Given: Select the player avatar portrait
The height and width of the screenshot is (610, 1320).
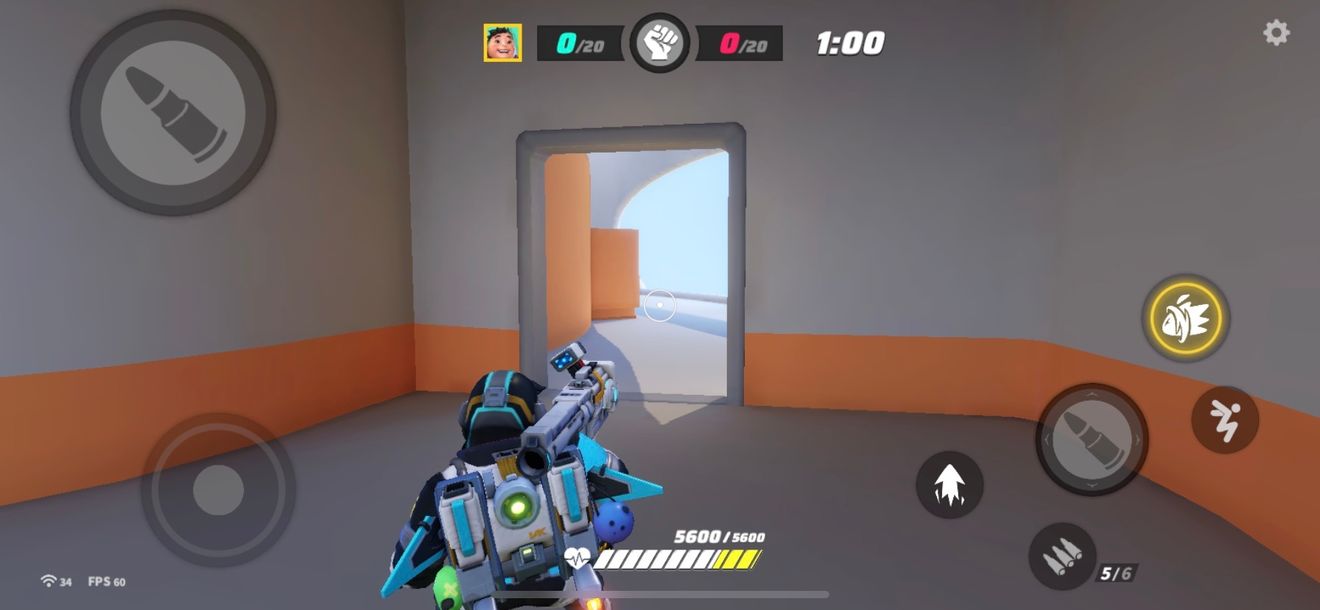Looking at the screenshot, I should tap(502, 43).
